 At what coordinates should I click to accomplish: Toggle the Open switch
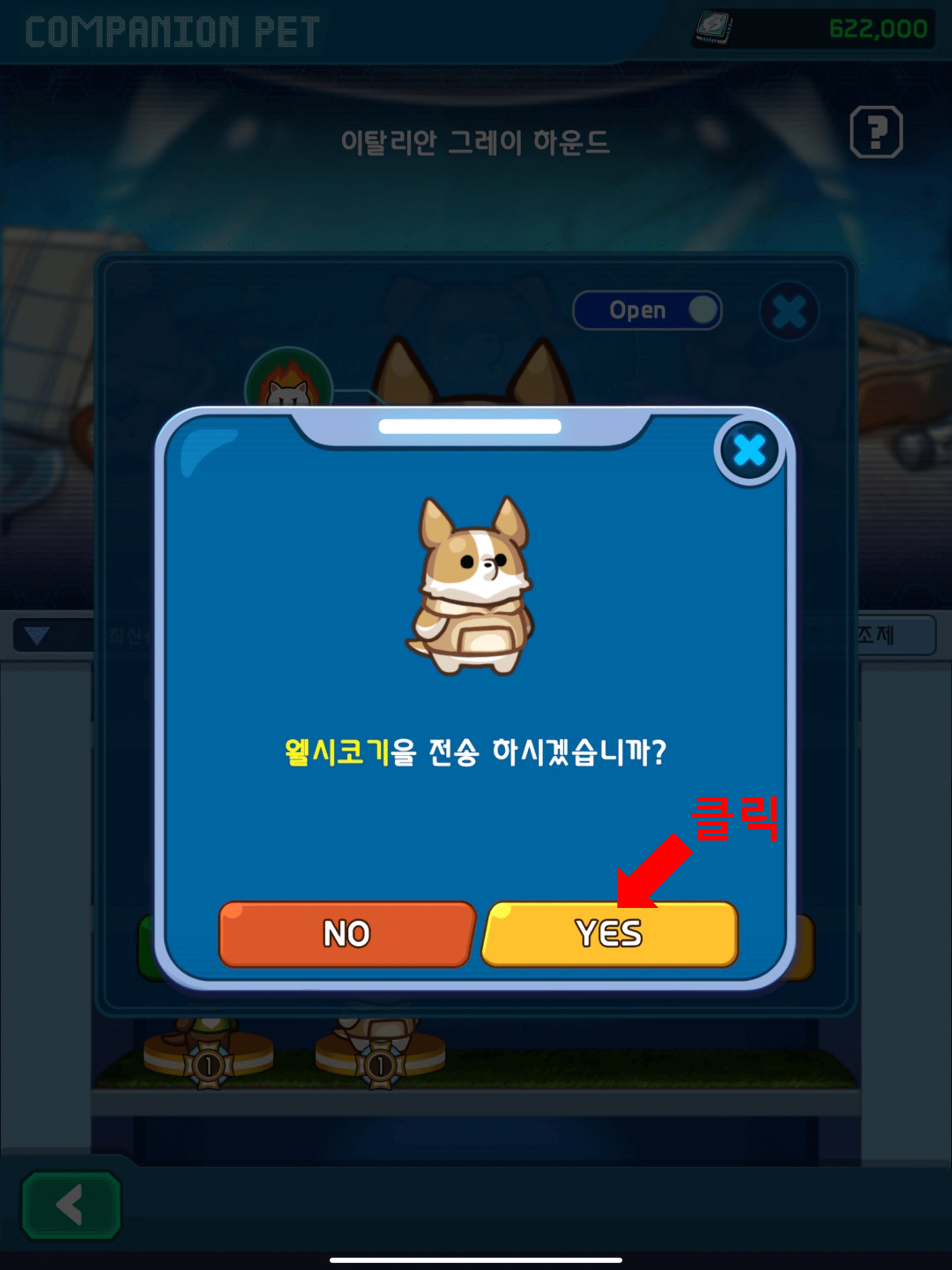click(647, 310)
